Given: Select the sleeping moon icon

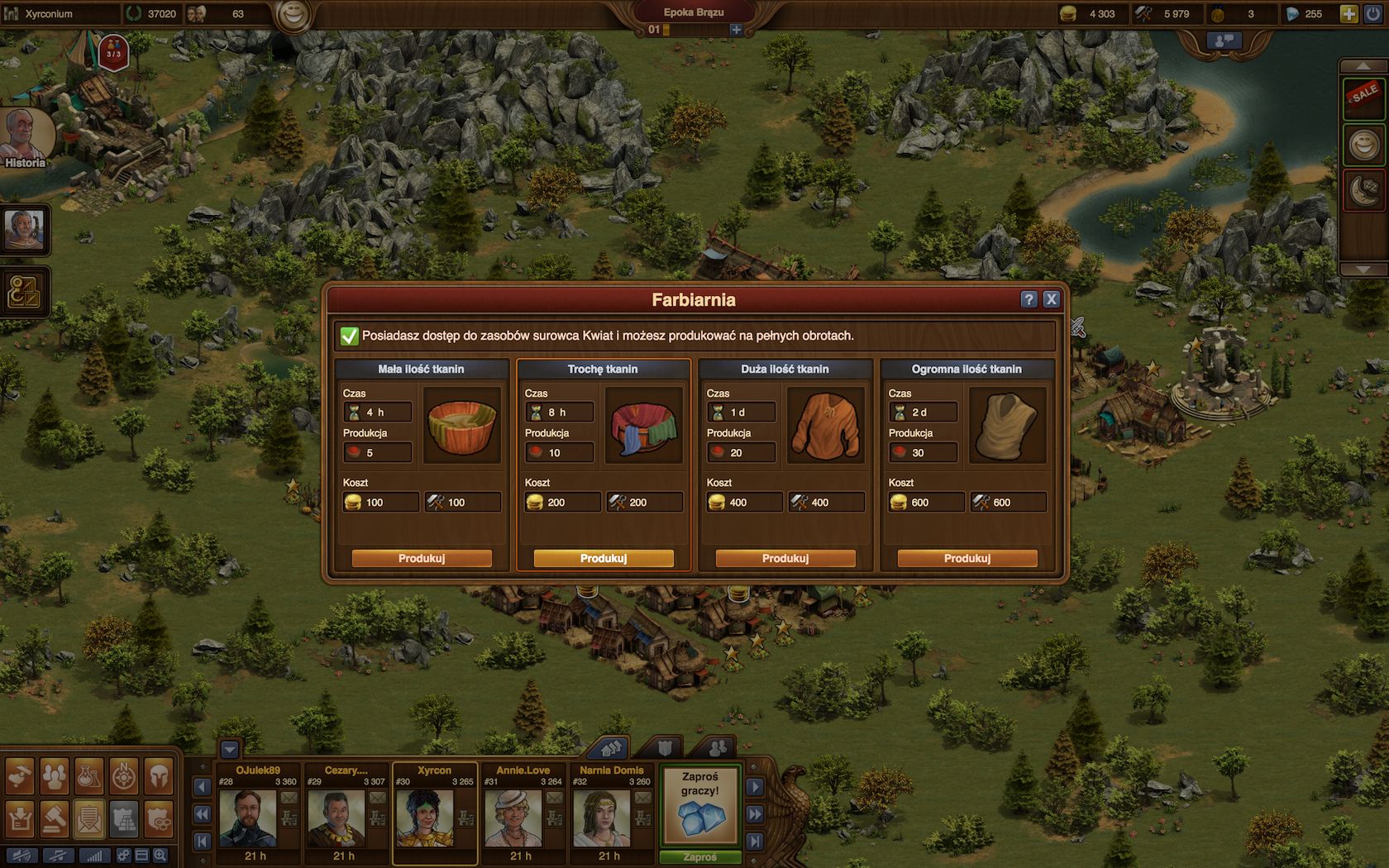Looking at the screenshot, I should [1363, 190].
